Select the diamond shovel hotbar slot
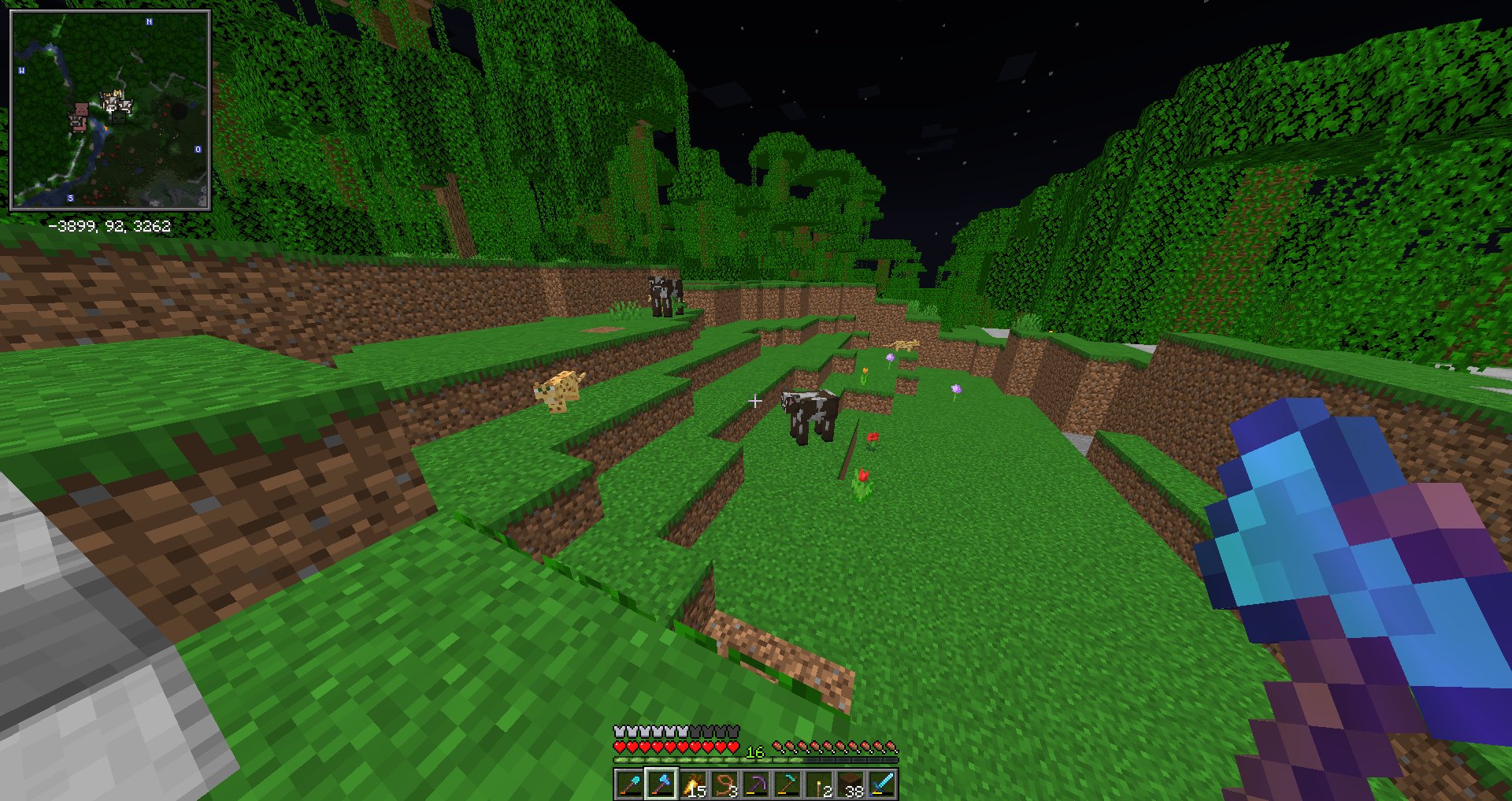 [x=629, y=784]
